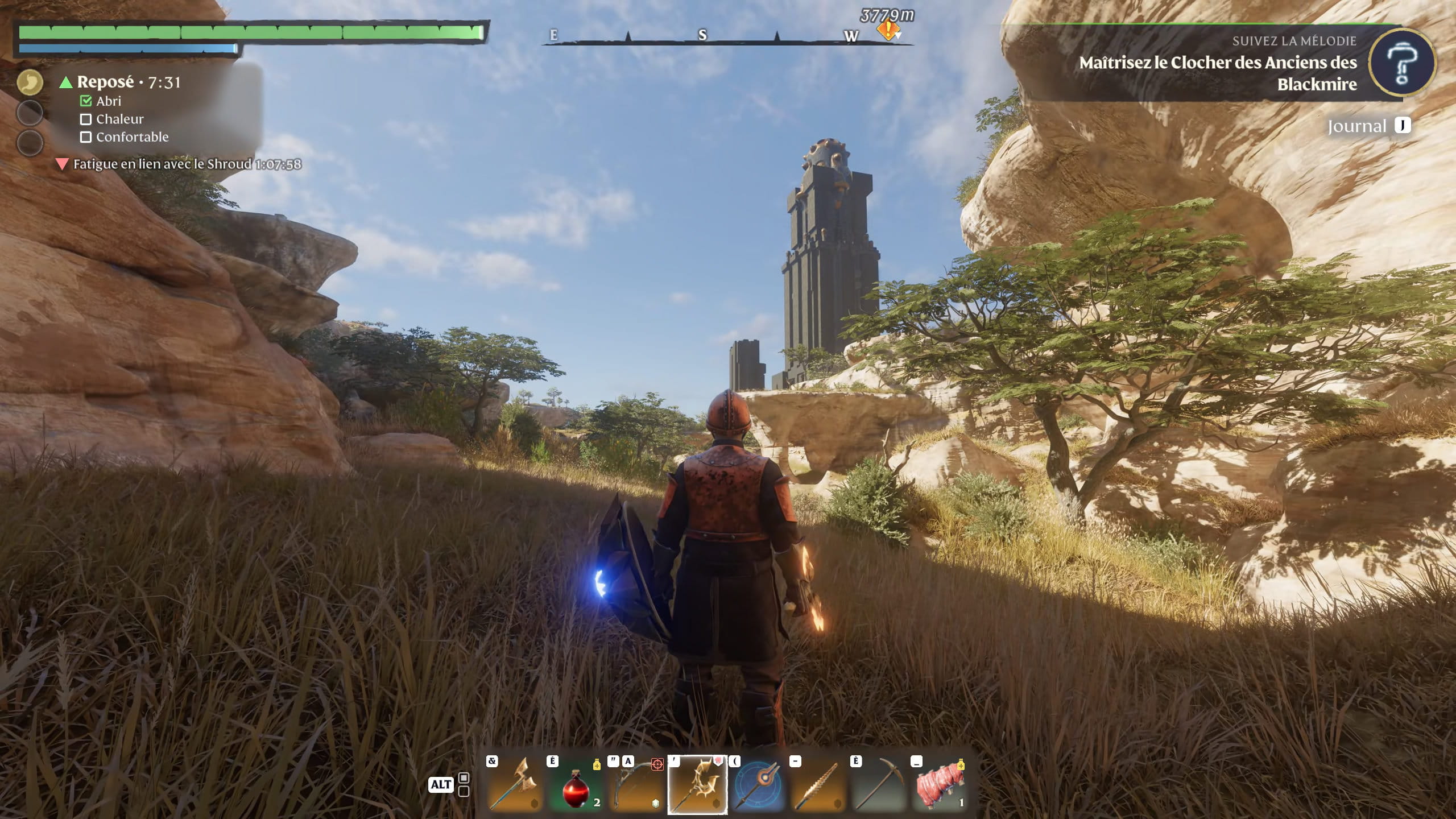The image size is (1456, 819).
Task: Open the quest question-mark icon
Action: (1402, 63)
